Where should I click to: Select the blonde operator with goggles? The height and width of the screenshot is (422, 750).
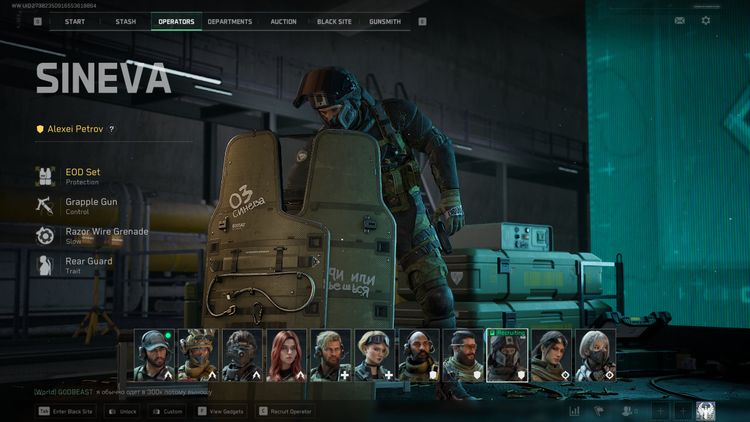tap(374, 356)
